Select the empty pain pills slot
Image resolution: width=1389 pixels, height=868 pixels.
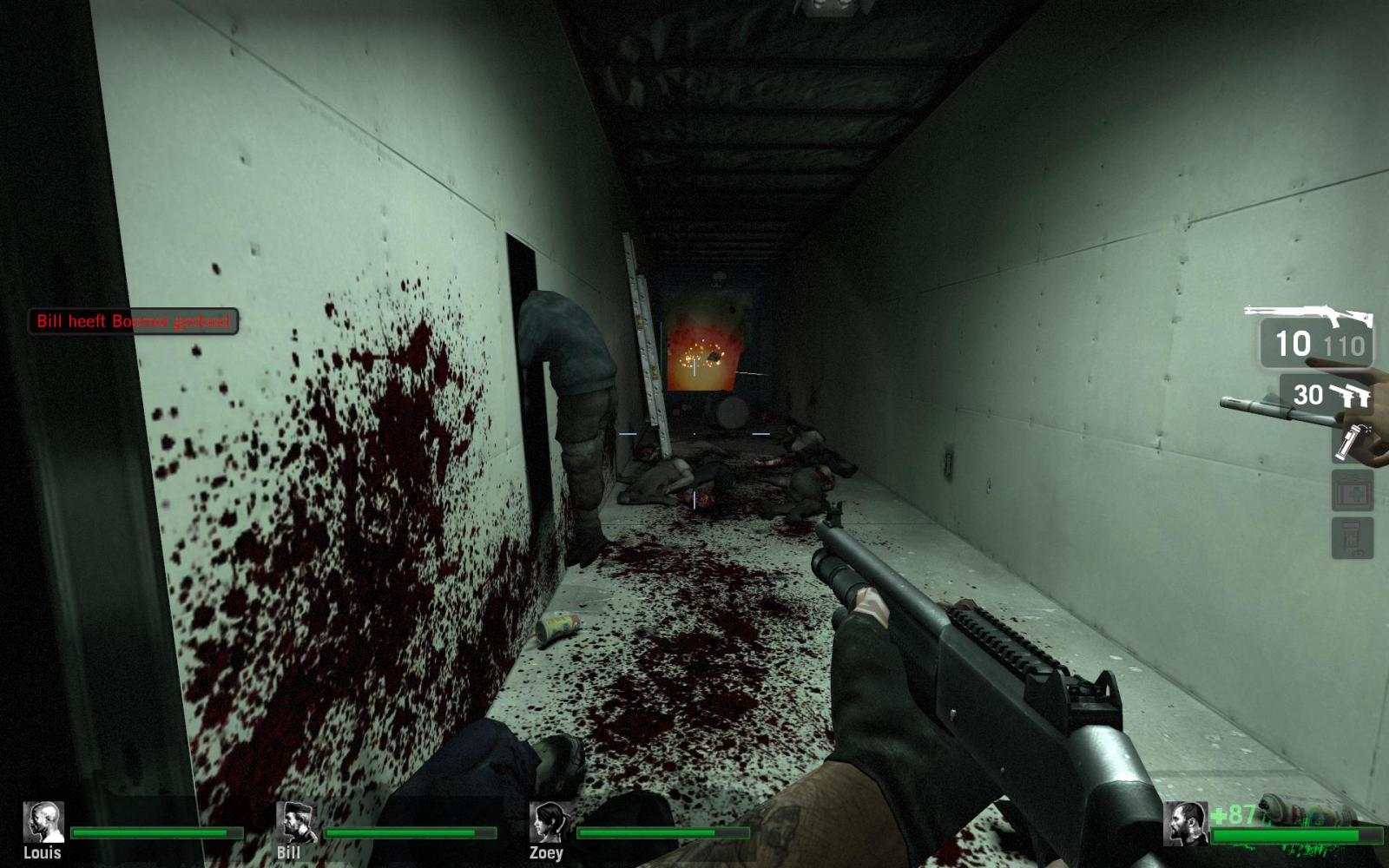(1353, 538)
